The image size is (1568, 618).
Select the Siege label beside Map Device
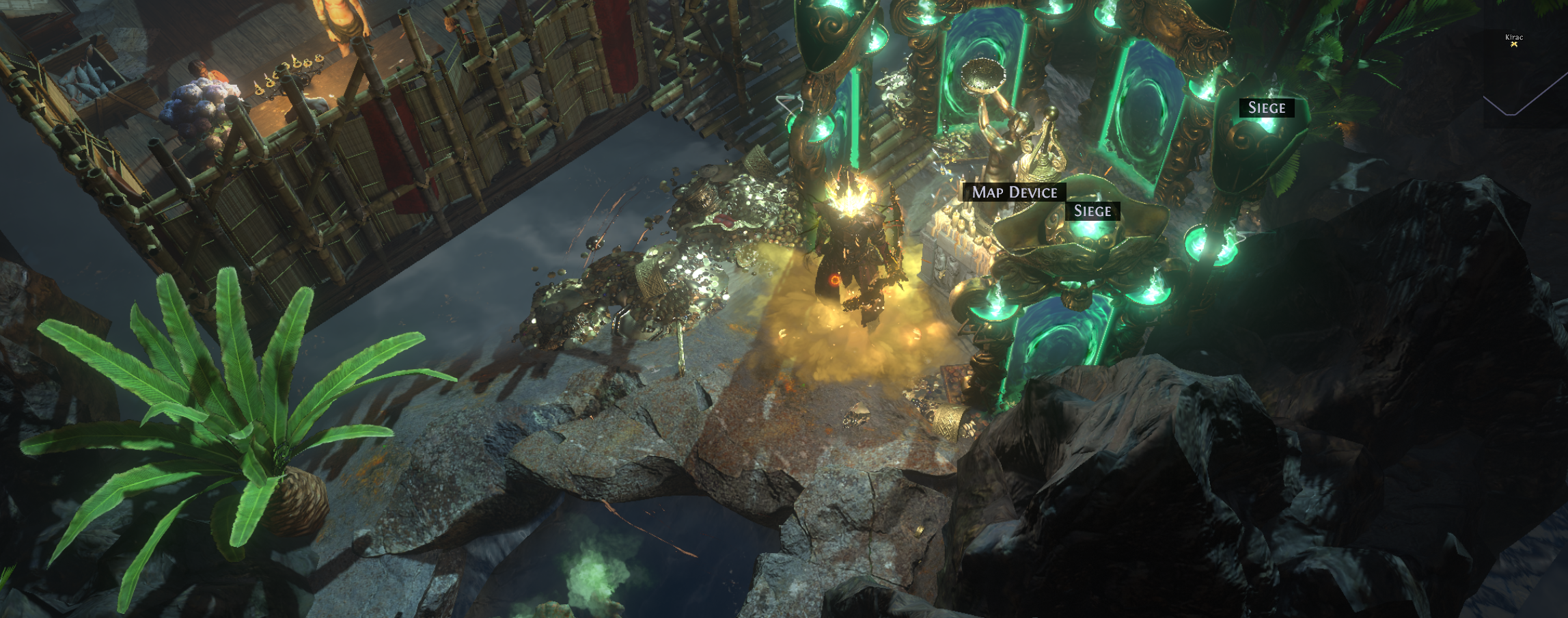1092,211
